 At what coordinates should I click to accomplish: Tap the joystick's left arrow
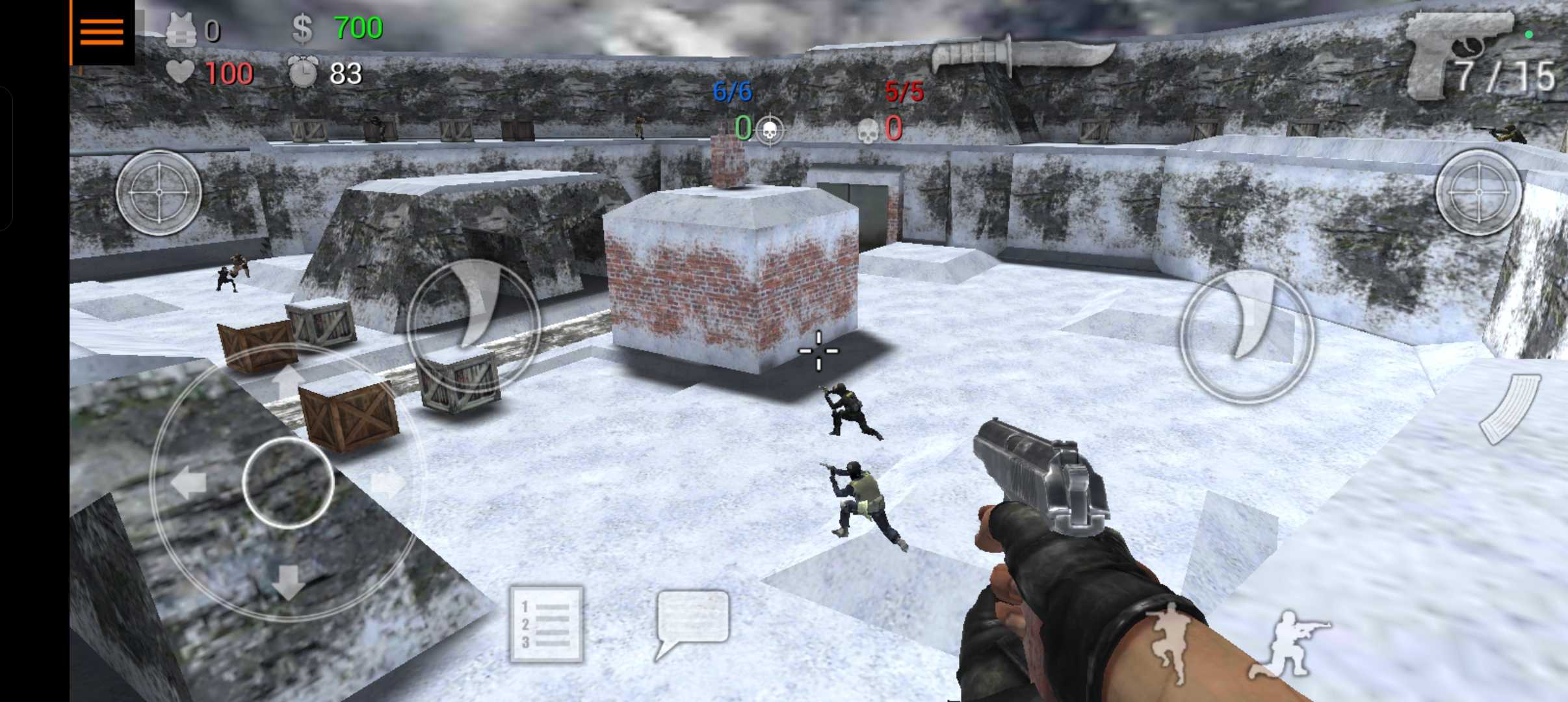[x=189, y=484]
